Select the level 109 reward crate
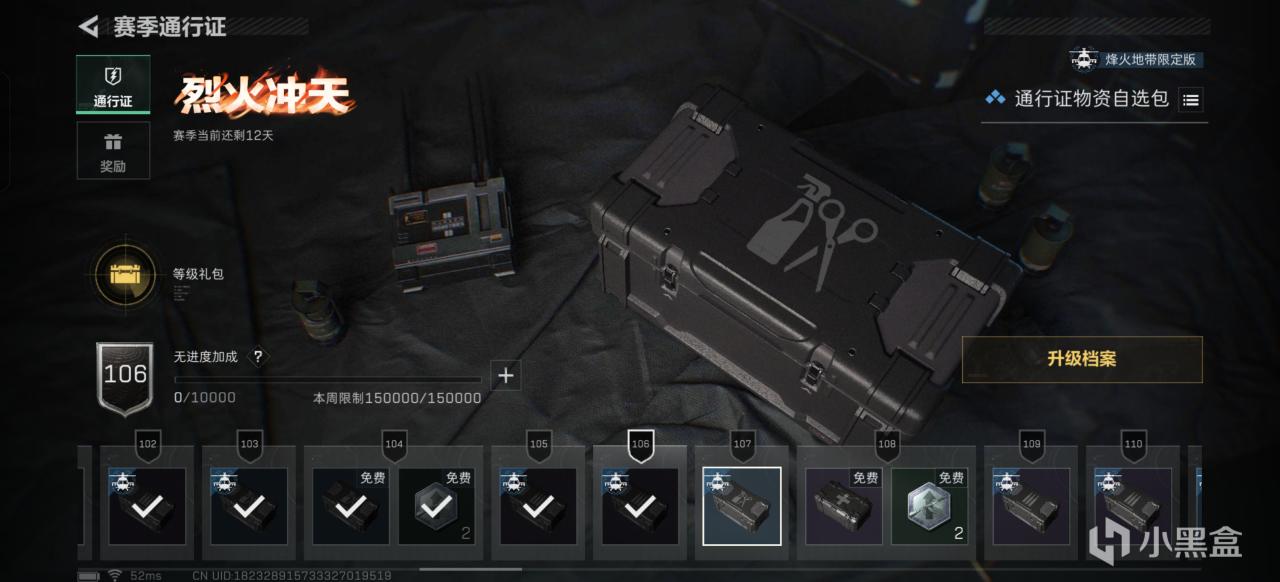Viewport: 1280px width, 582px height. (1031, 506)
